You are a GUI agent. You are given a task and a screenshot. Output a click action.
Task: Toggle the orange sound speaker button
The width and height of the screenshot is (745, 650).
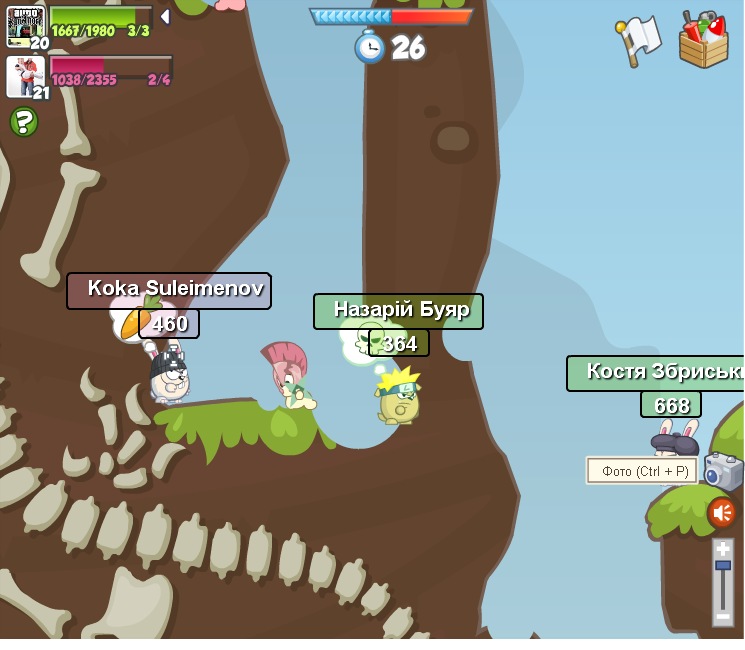coord(721,513)
